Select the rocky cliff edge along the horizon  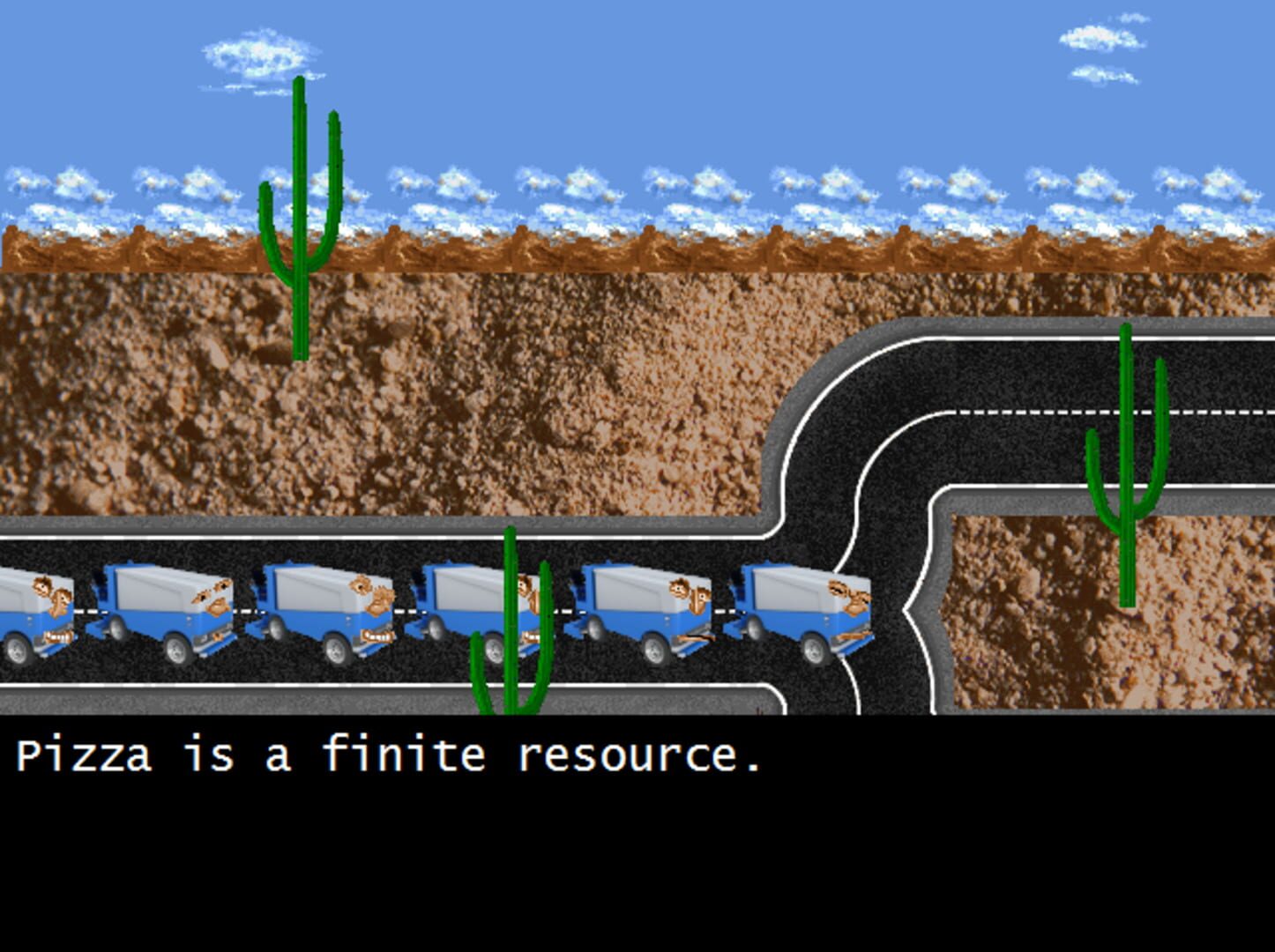617,249
